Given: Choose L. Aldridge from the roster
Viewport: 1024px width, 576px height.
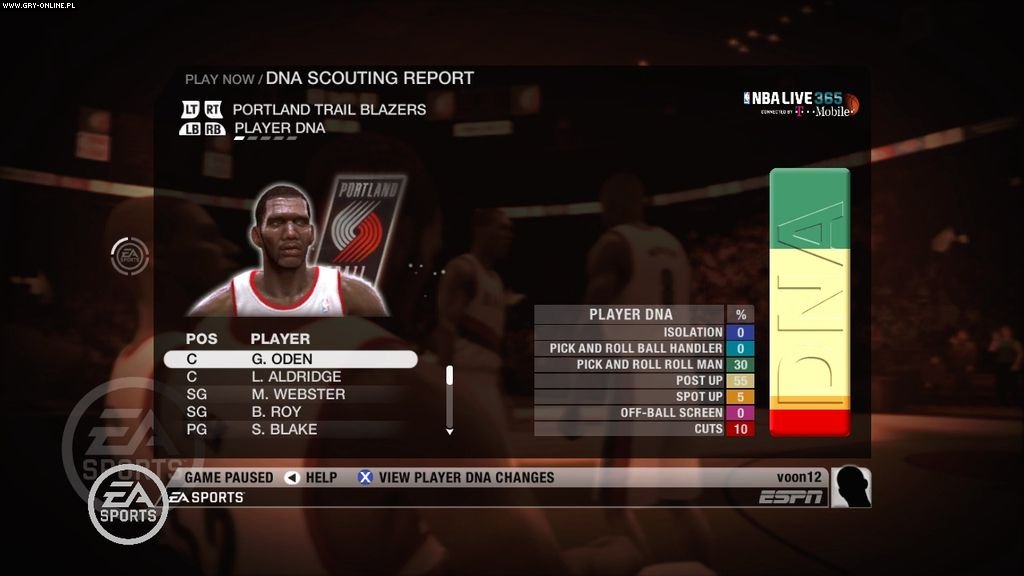Looking at the screenshot, I should click(x=290, y=377).
